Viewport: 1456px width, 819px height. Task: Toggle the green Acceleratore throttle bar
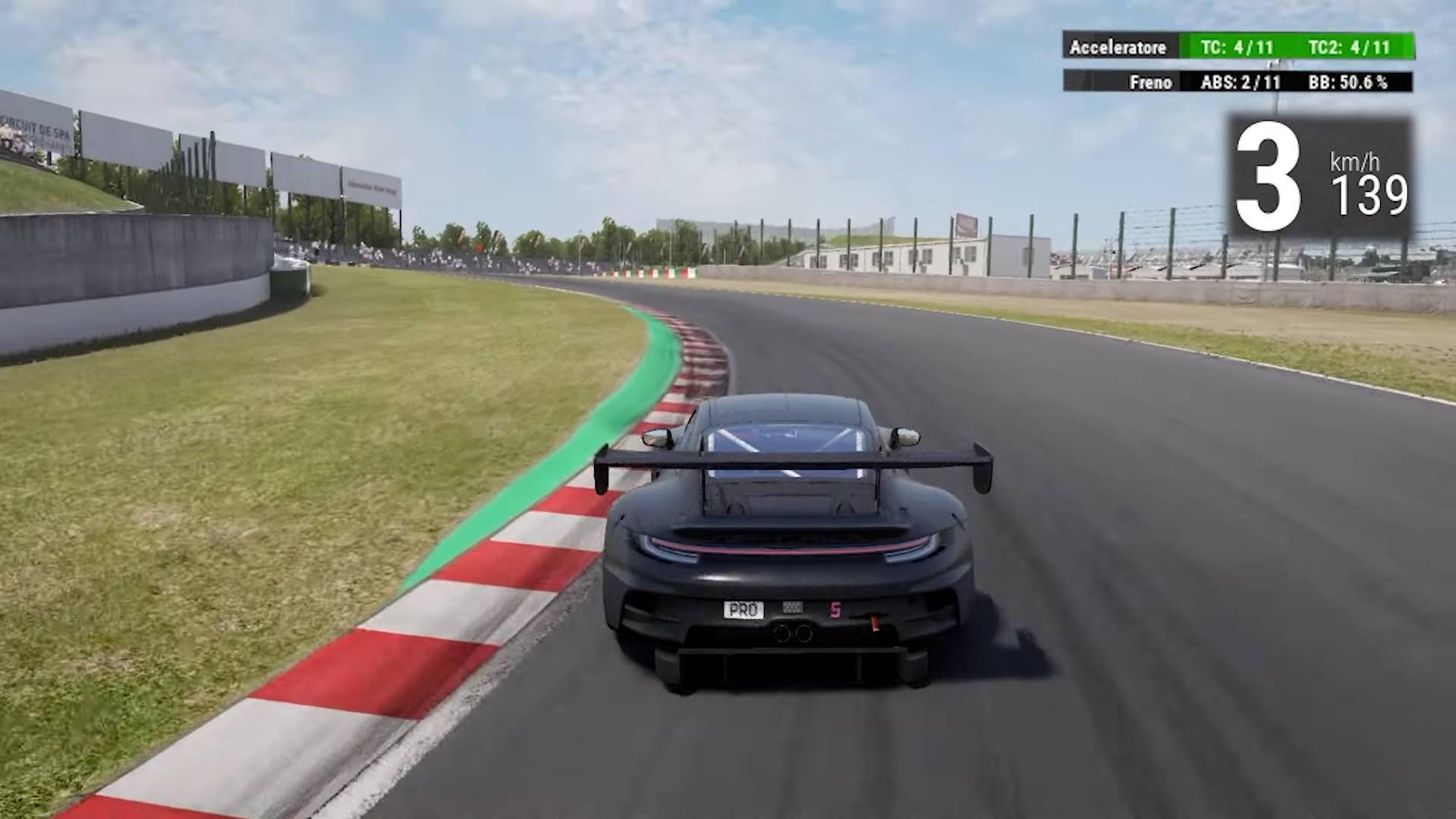pyautogui.click(x=1295, y=47)
